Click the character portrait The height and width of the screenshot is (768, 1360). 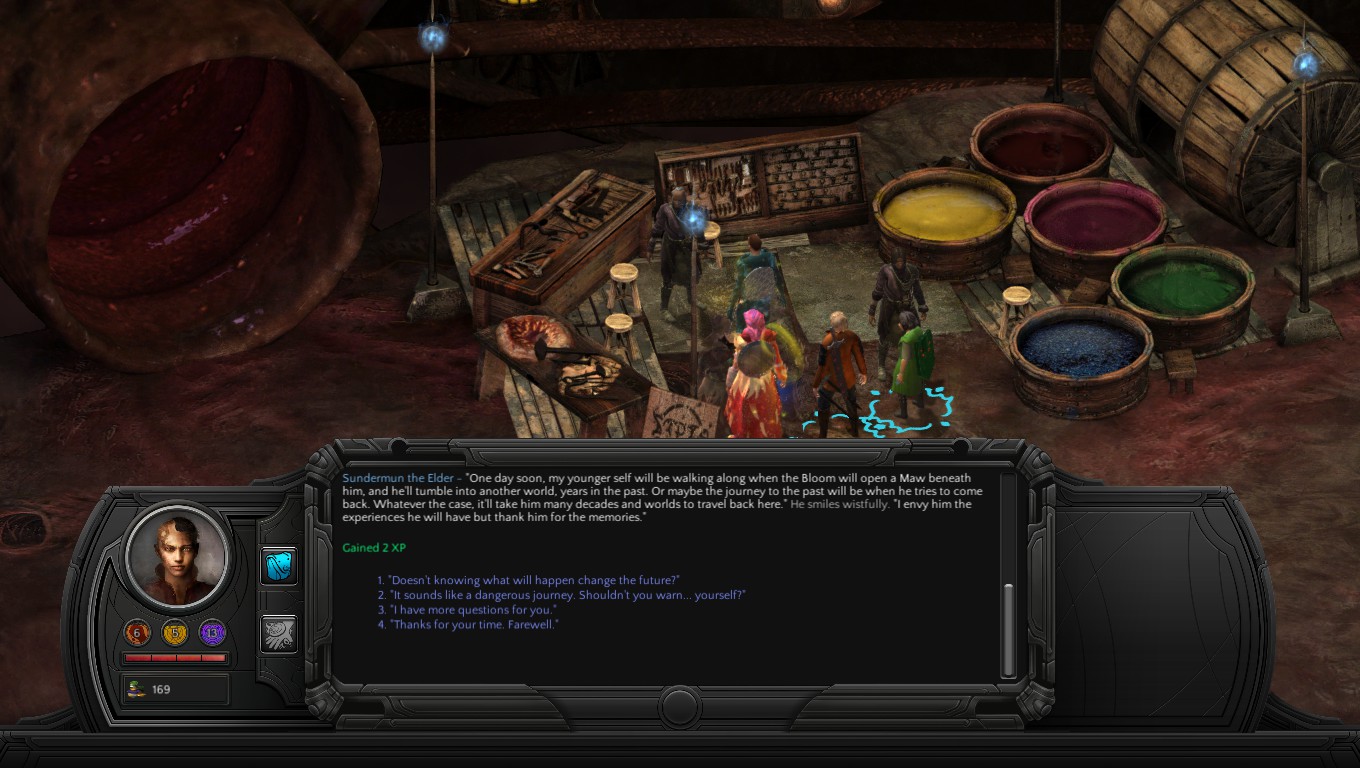177,555
